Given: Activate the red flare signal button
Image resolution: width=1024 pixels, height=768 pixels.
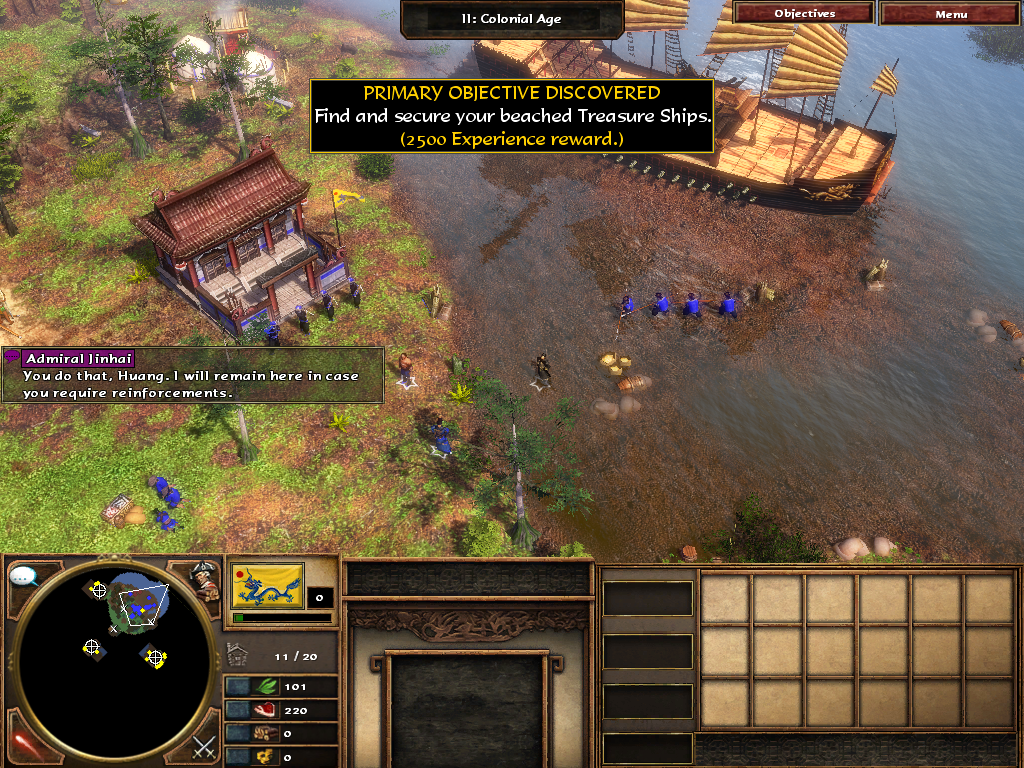Looking at the screenshot, I should point(23,741).
